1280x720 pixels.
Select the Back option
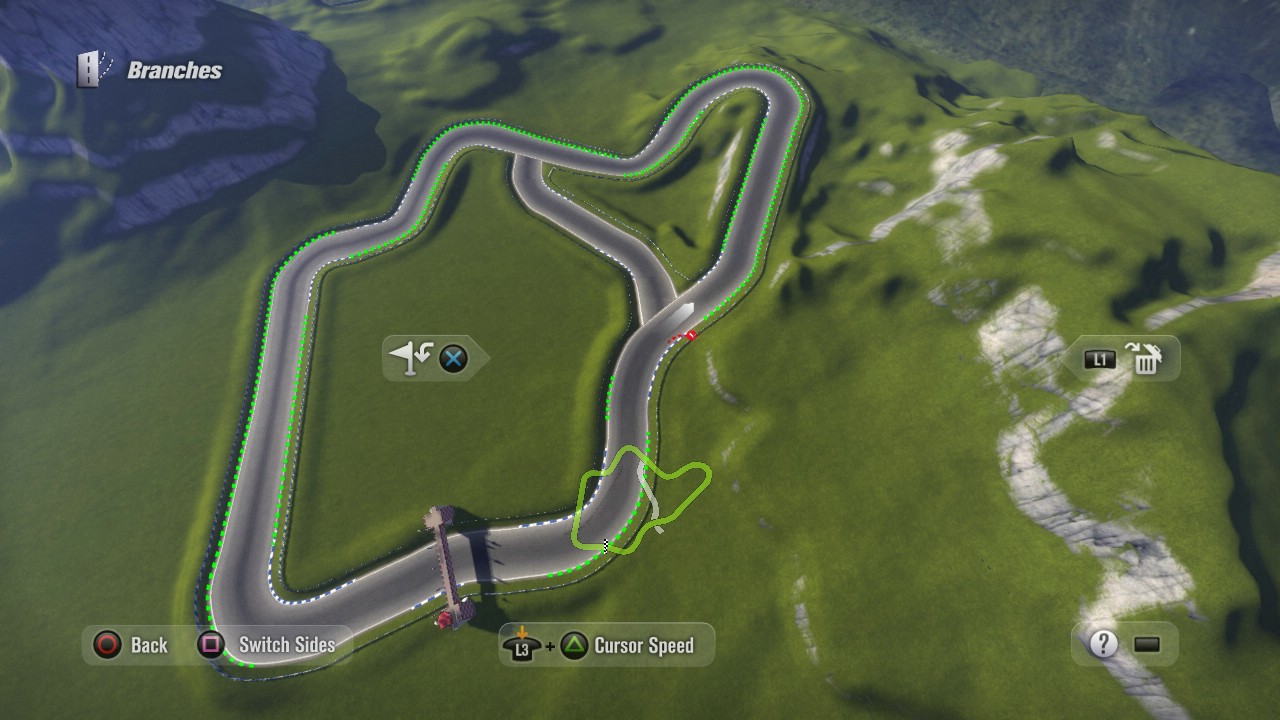click(x=148, y=645)
